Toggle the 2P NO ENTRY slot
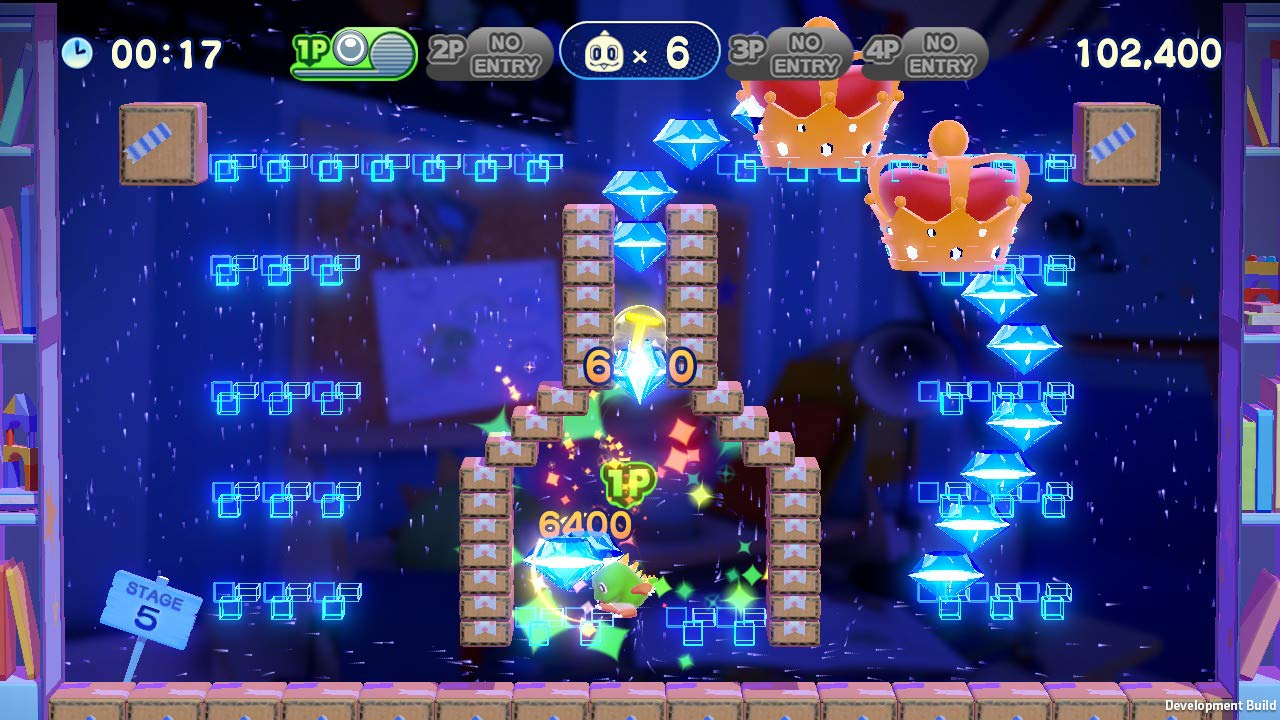 (x=490, y=52)
